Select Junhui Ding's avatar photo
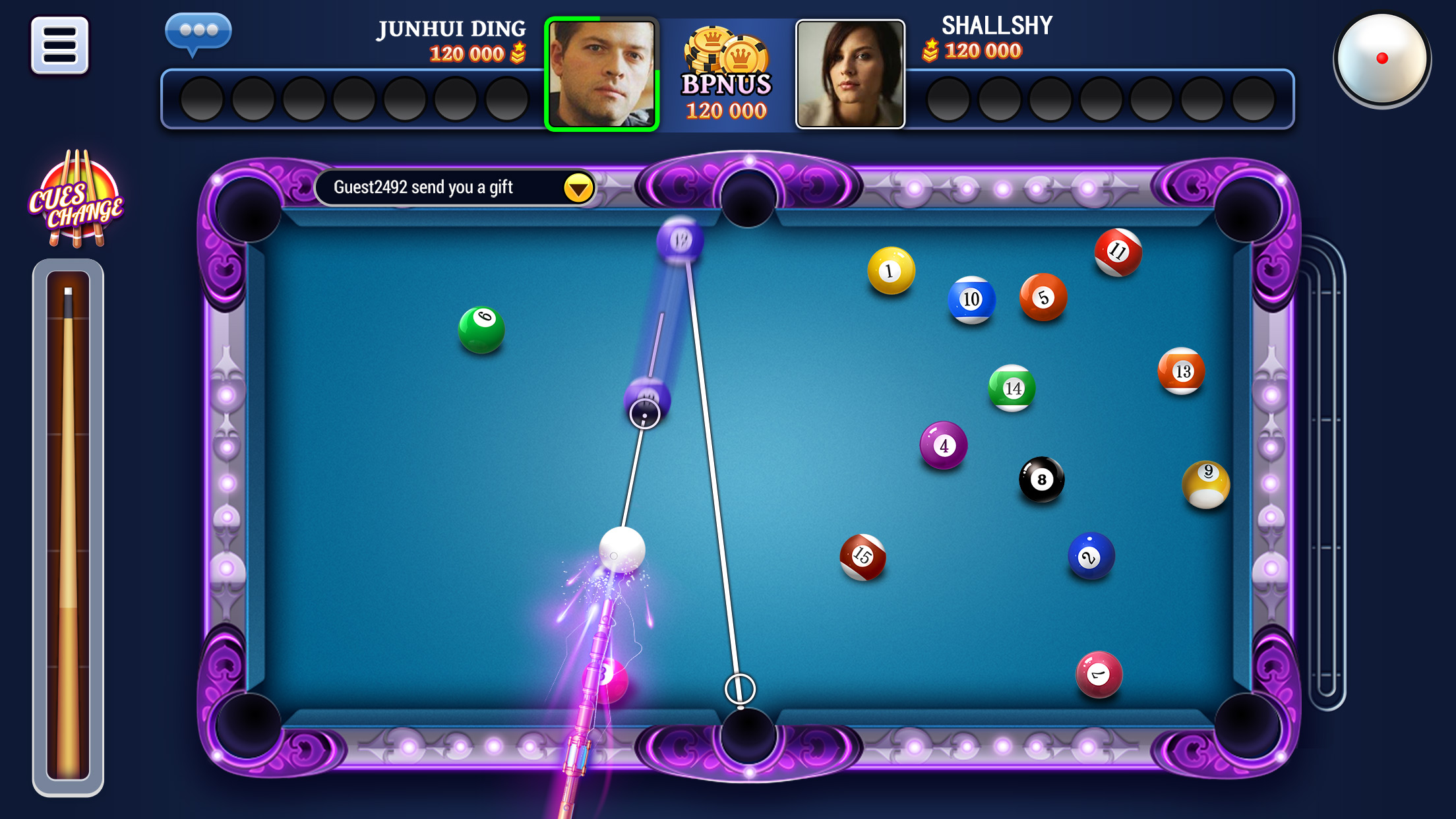This screenshot has width=1456, height=819. pyautogui.click(x=602, y=71)
